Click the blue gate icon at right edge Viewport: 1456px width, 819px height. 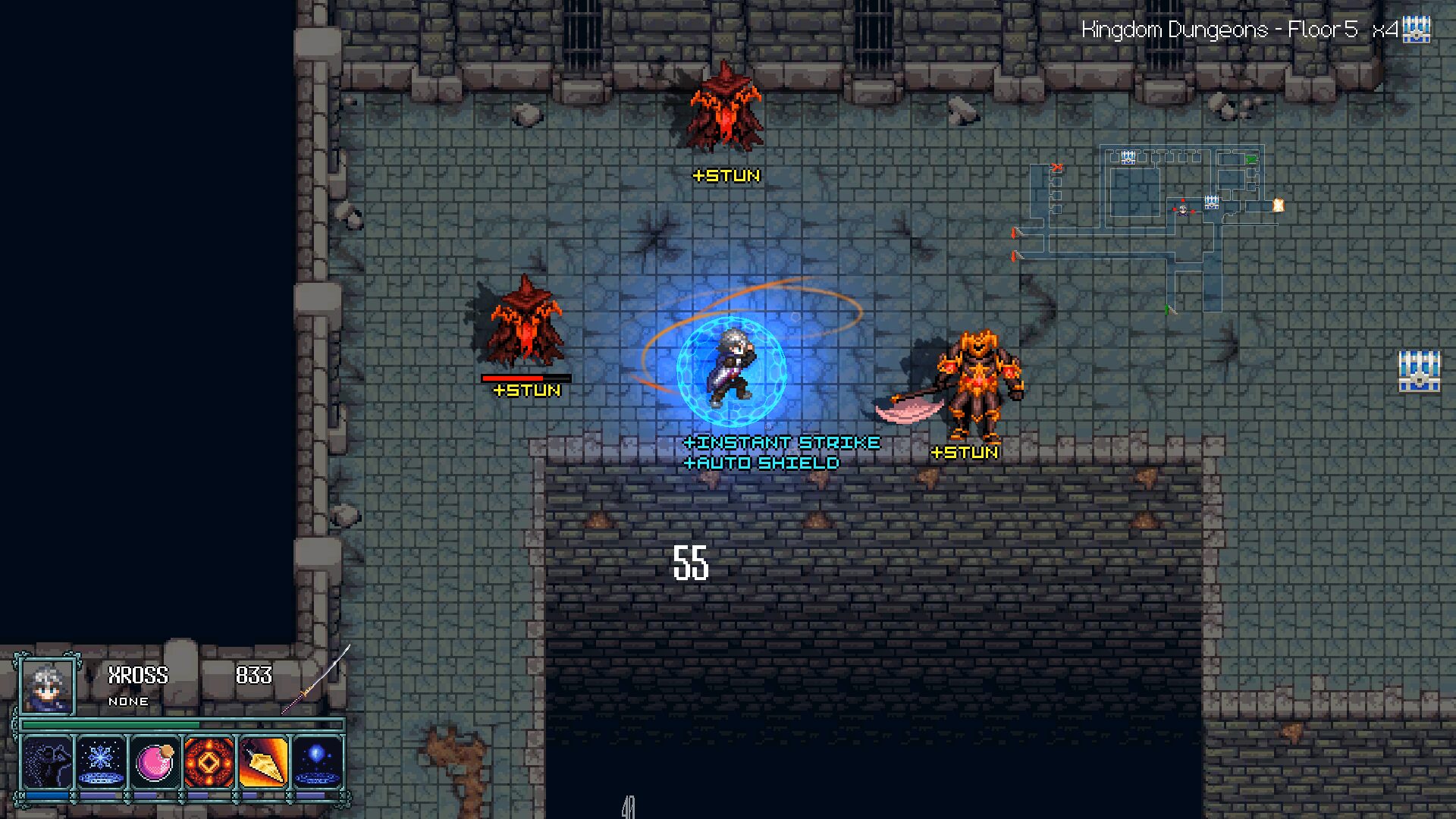point(1419,371)
